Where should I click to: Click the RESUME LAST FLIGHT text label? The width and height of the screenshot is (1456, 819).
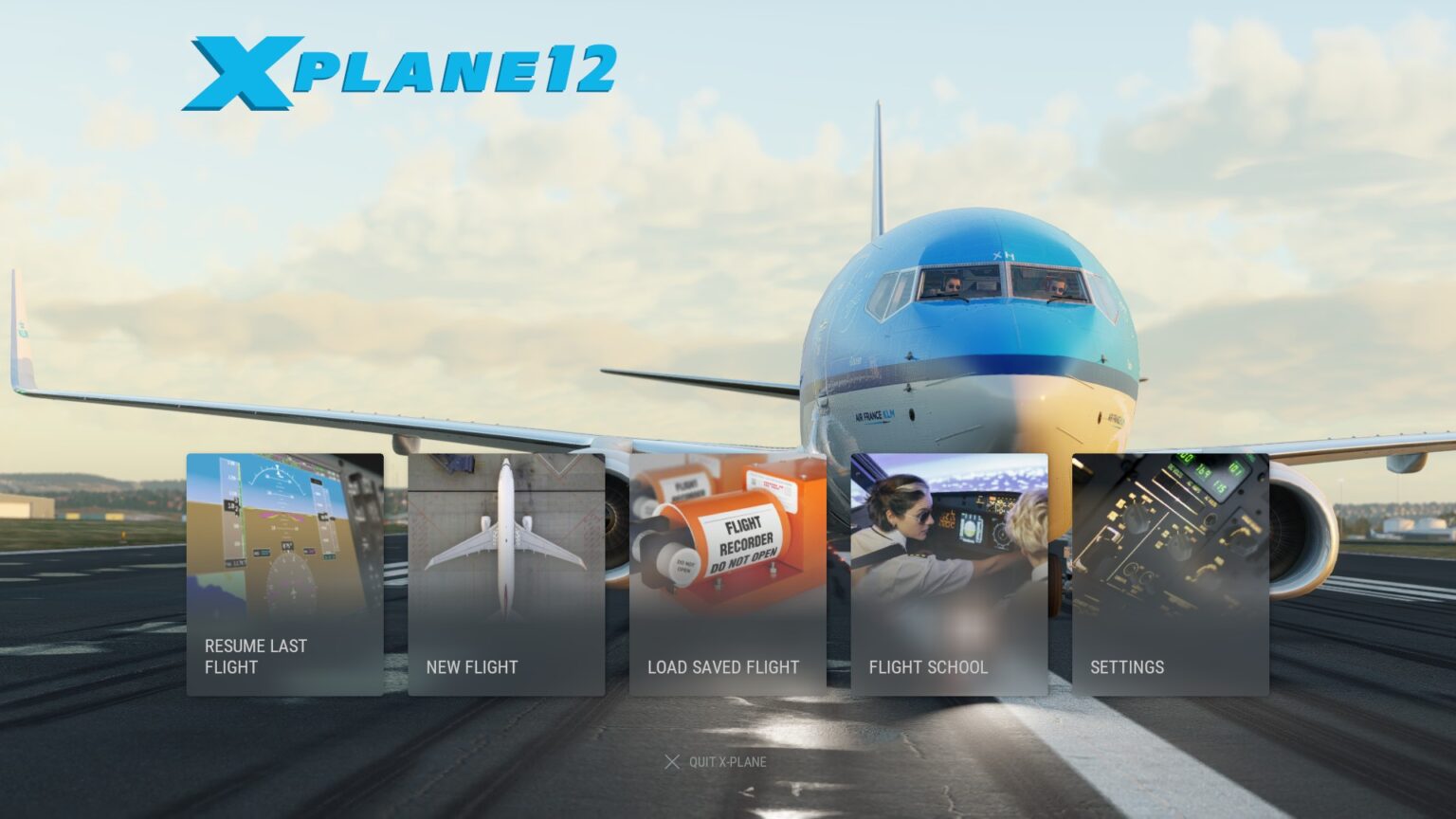click(255, 656)
